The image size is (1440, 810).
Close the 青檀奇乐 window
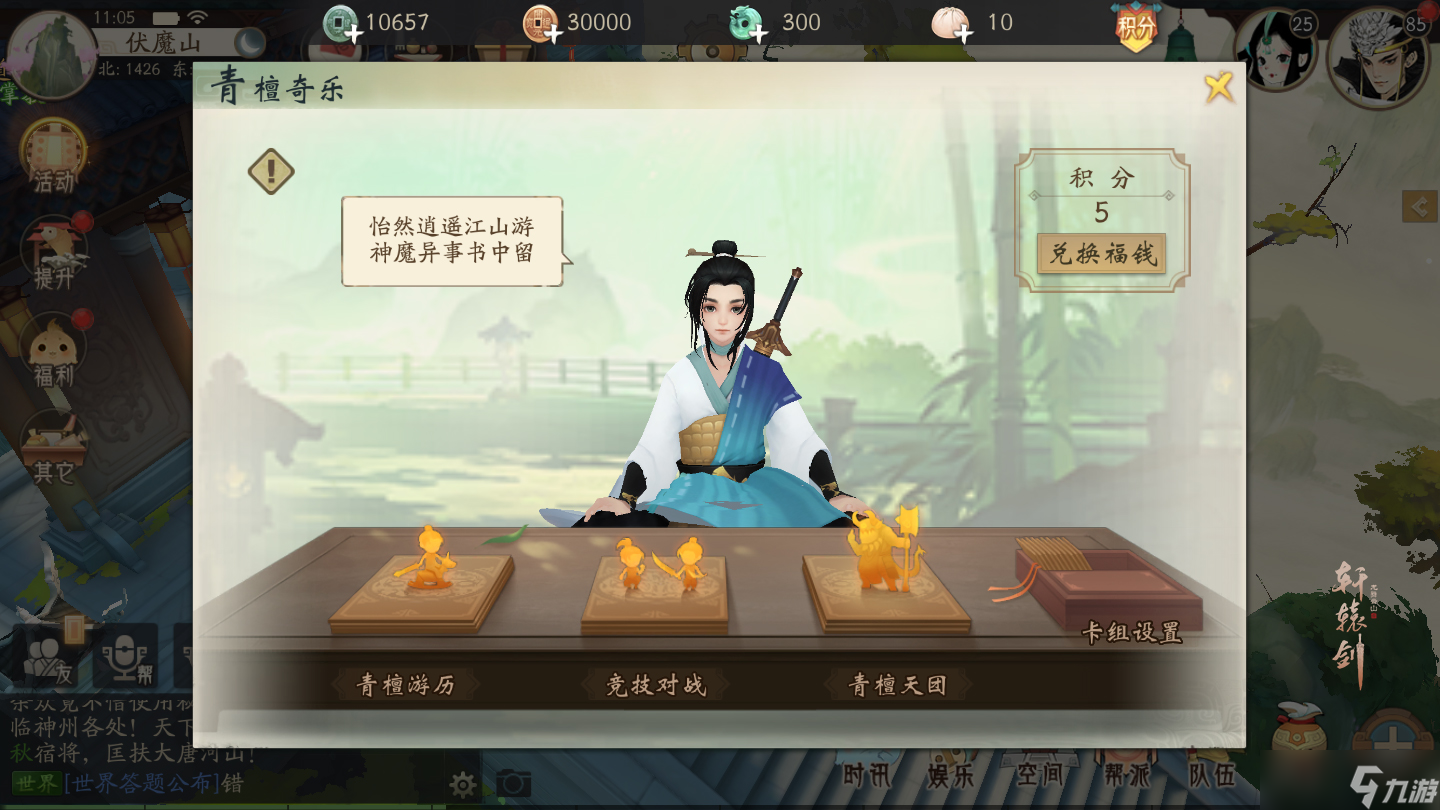1218,88
